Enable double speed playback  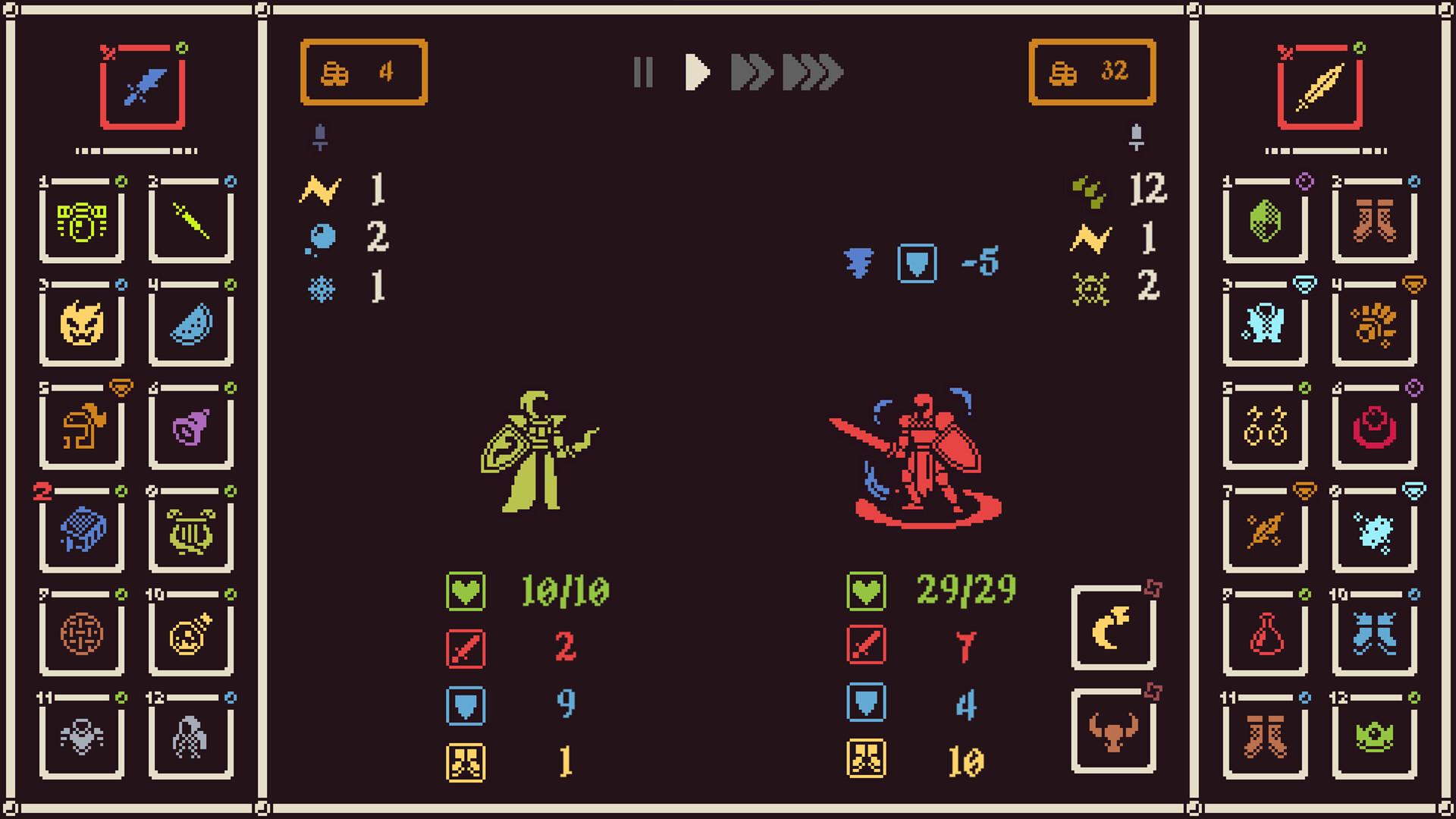(x=751, y=73)
